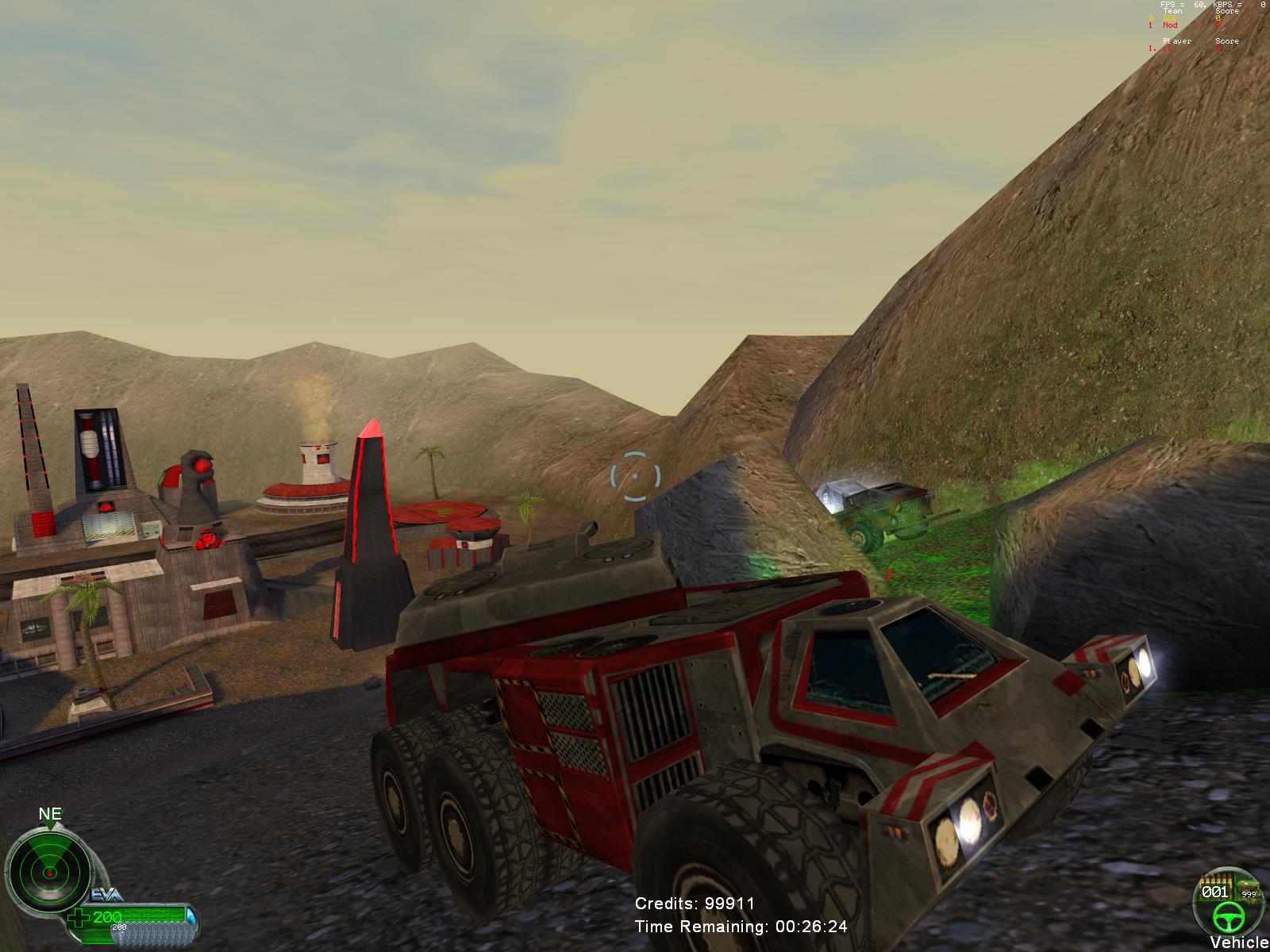Select the Nod team row in scoreboard
Viewport: 1270px width, 952px height.
(1181, 25)
